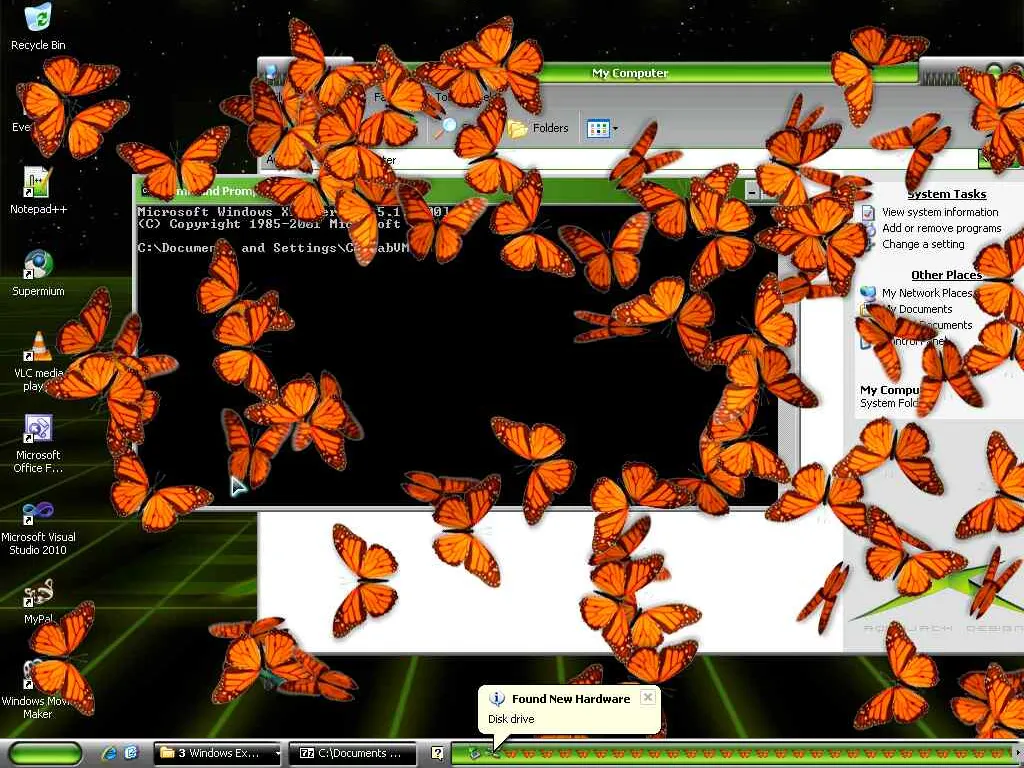Open the Supermium browser shortcut

(37, 266)
